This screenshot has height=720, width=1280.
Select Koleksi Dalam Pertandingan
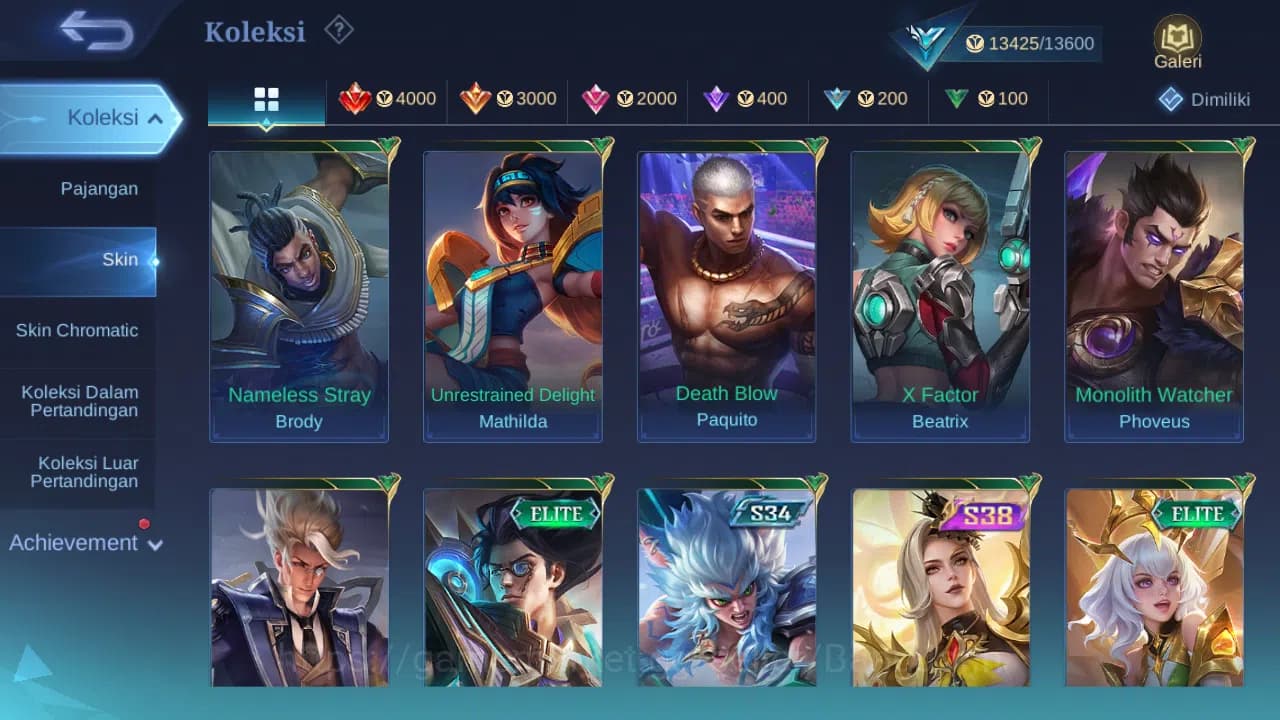79,401
